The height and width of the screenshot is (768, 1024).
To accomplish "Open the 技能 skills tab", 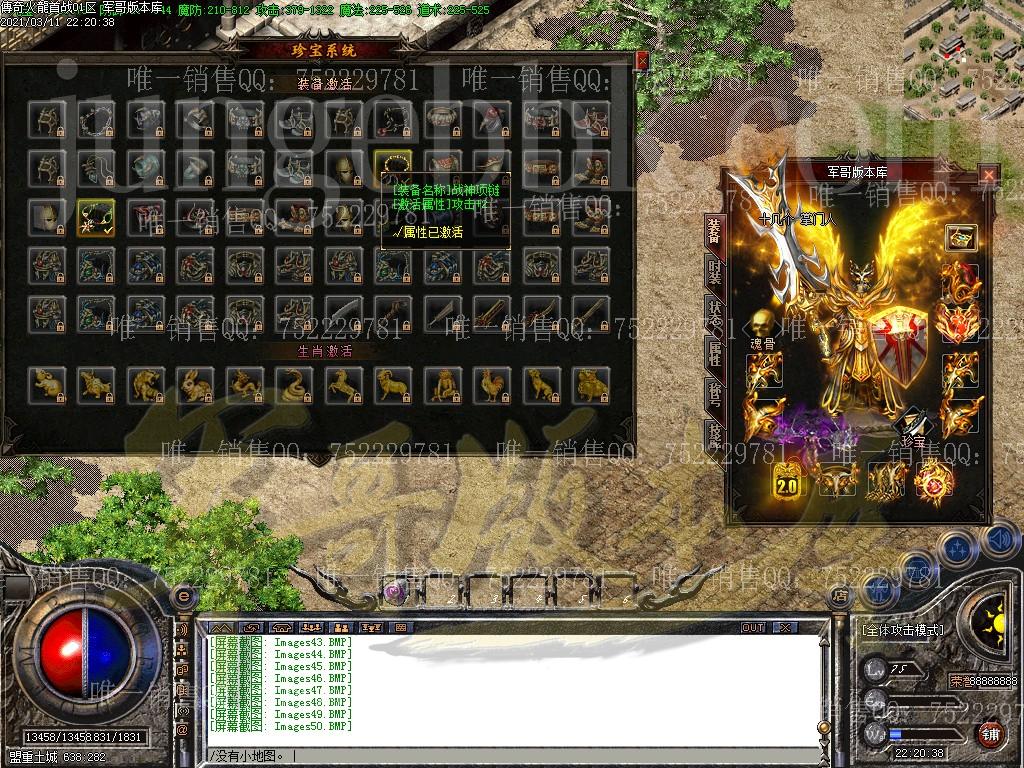I will point(714,432).
